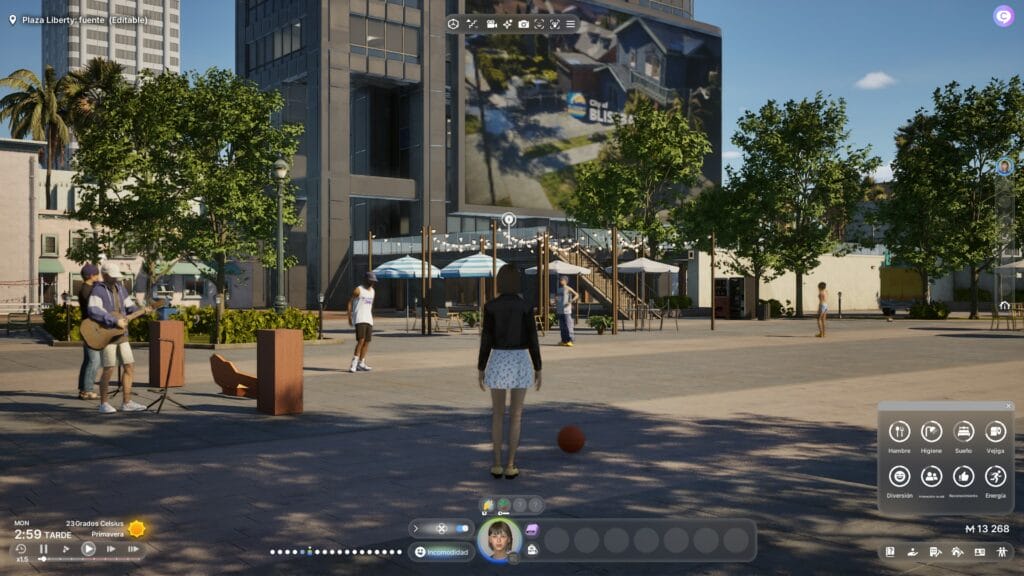This screenshot has height=576, width=1024.
Task: Click the thumbs-up recognition need icon
Action: click(963, 476)
